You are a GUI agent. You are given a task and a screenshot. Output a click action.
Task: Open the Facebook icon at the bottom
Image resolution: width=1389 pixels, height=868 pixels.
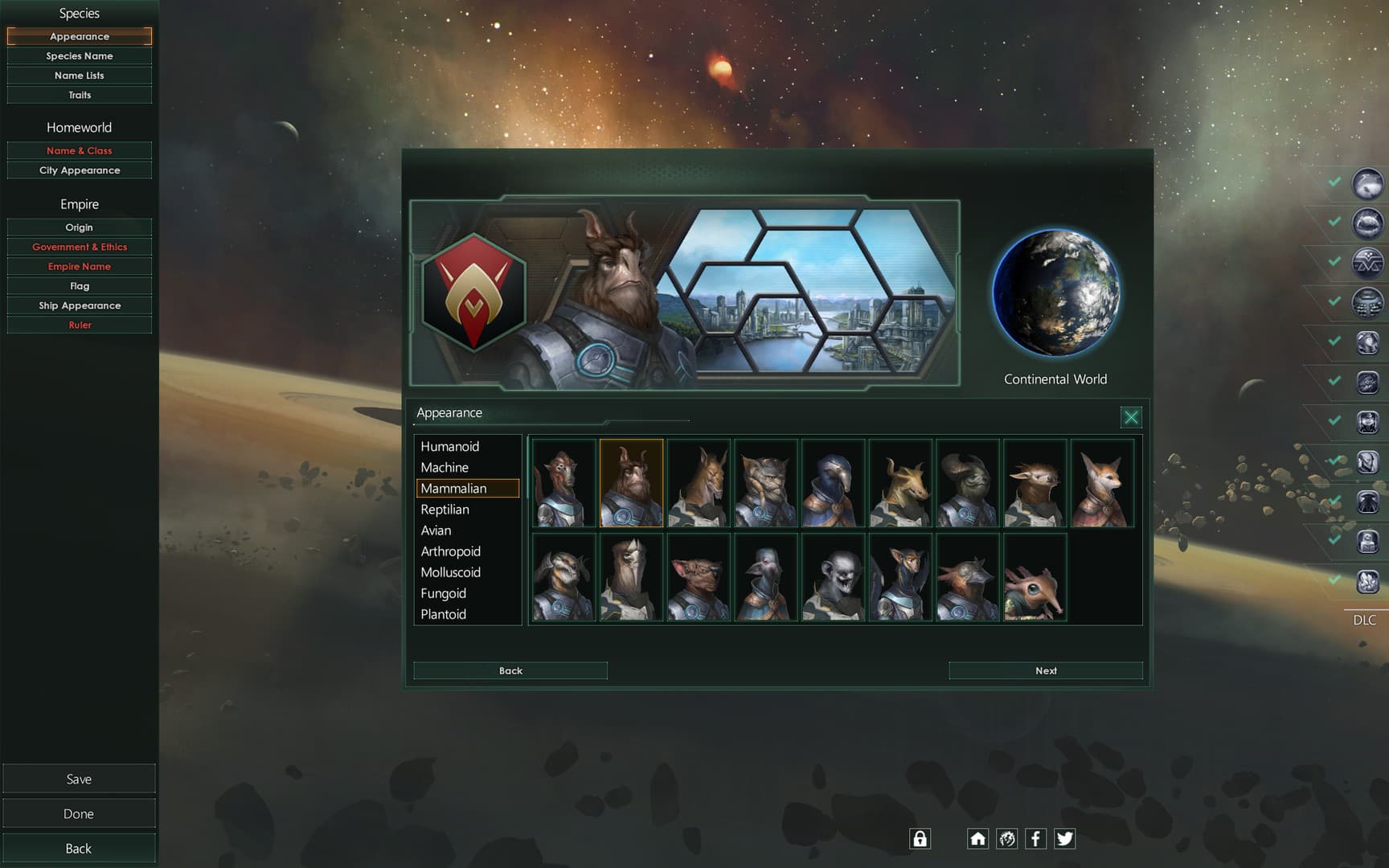pos(1036,838)
